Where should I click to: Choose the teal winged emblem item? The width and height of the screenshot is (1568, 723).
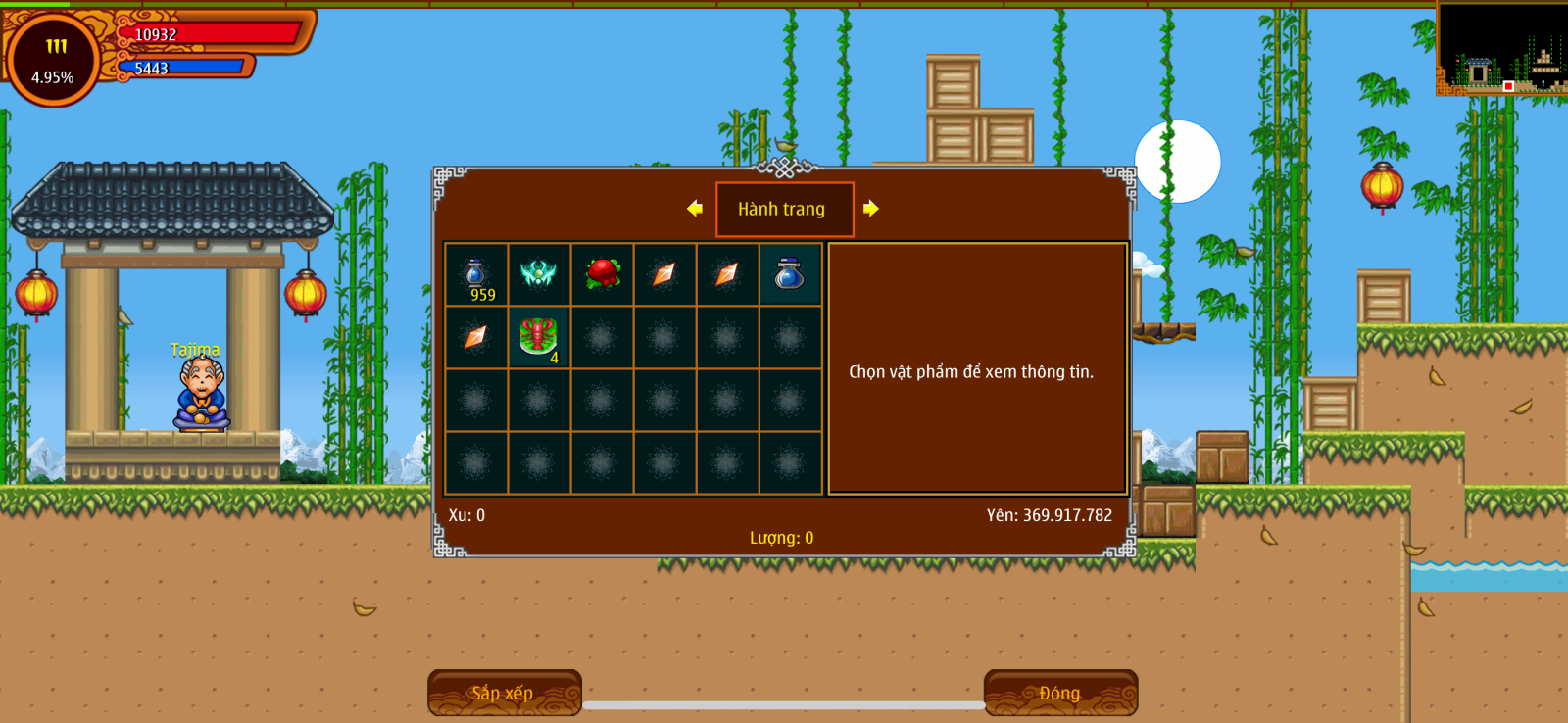coord(538,274)
